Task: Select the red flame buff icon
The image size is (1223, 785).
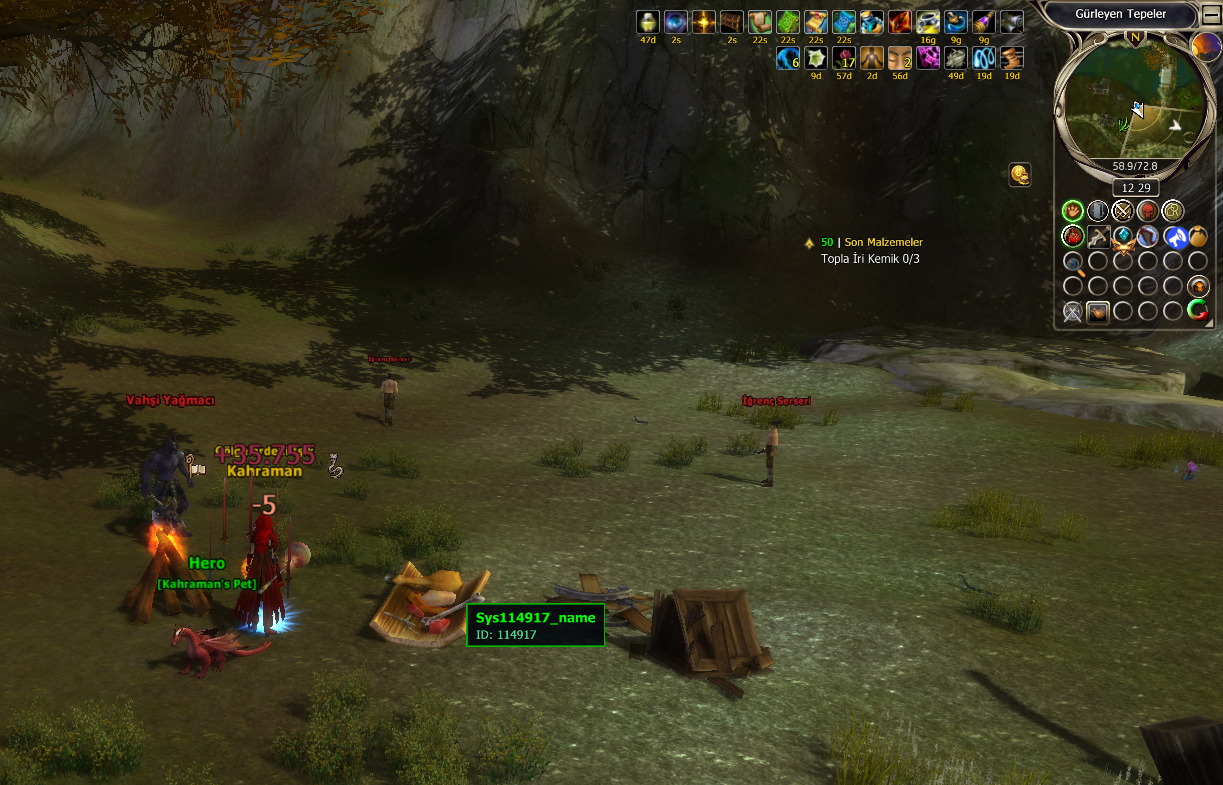Action: coord(900,22)
